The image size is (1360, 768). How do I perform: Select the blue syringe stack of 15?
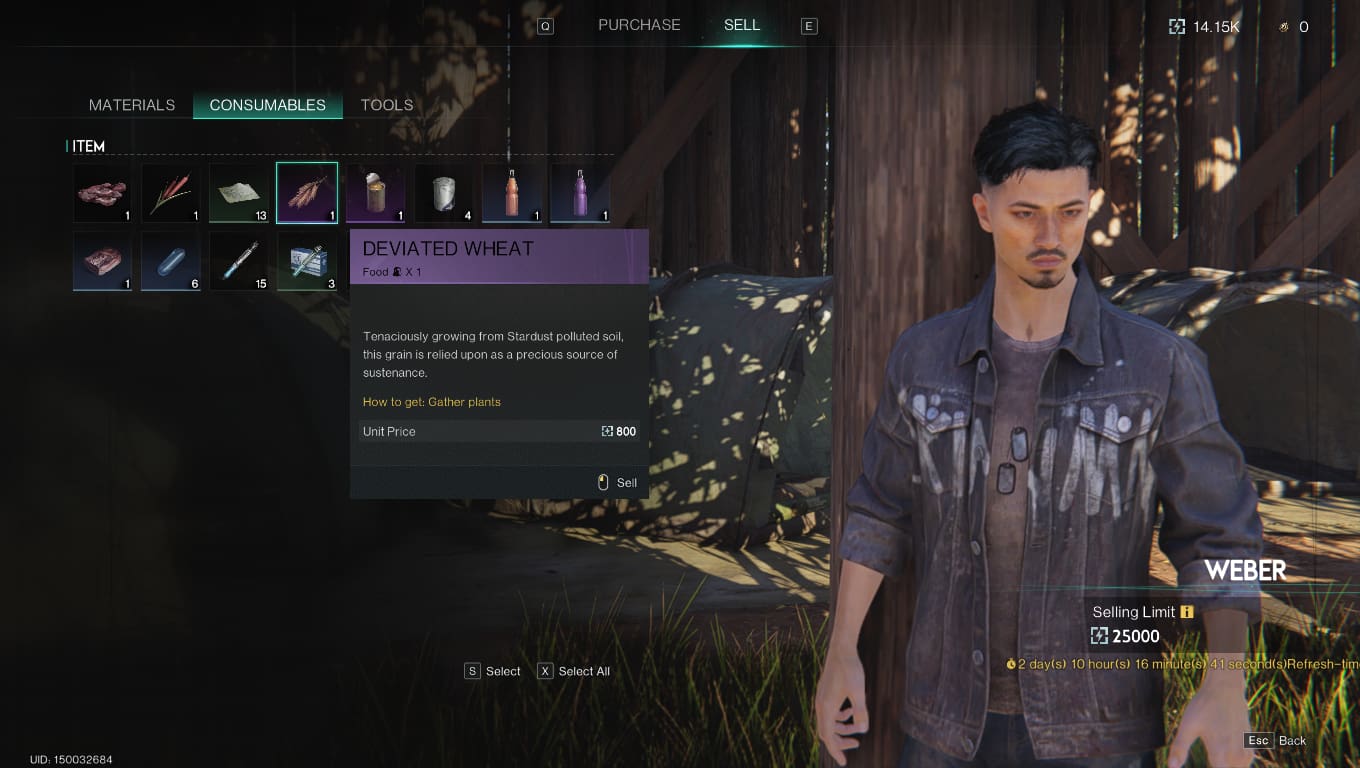click(239, 261)
